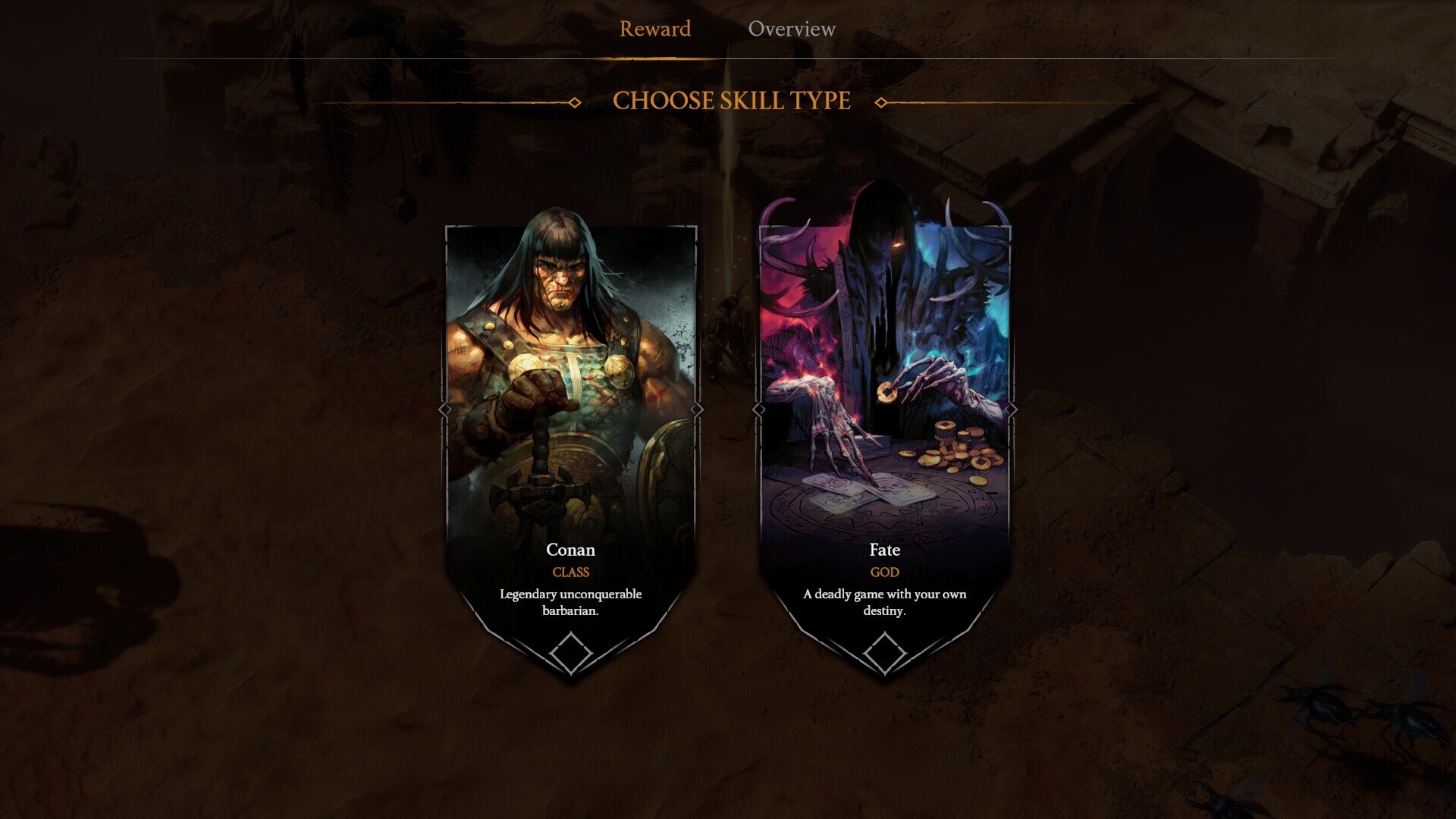Select the Fate god option

point(884,379)
